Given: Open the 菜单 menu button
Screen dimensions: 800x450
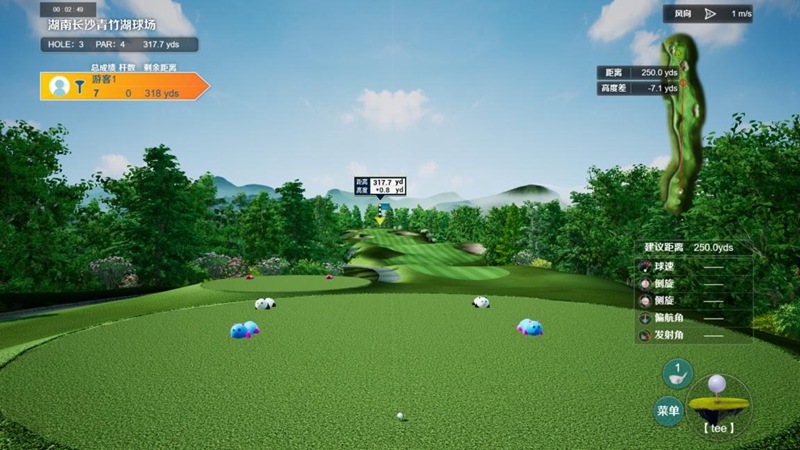Looking at the screenshot, I should pyautogui.click(x=668, y=410).
